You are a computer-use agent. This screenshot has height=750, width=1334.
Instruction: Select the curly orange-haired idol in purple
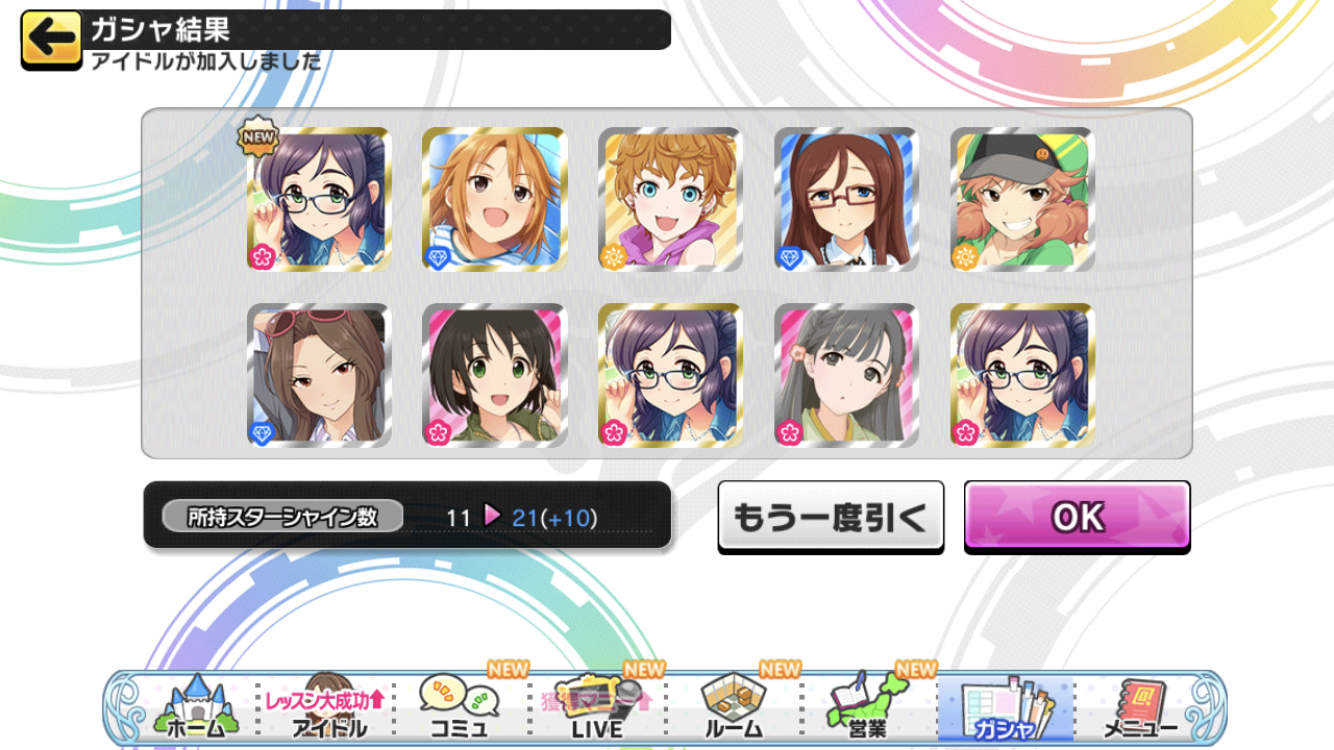click(670, 200)
